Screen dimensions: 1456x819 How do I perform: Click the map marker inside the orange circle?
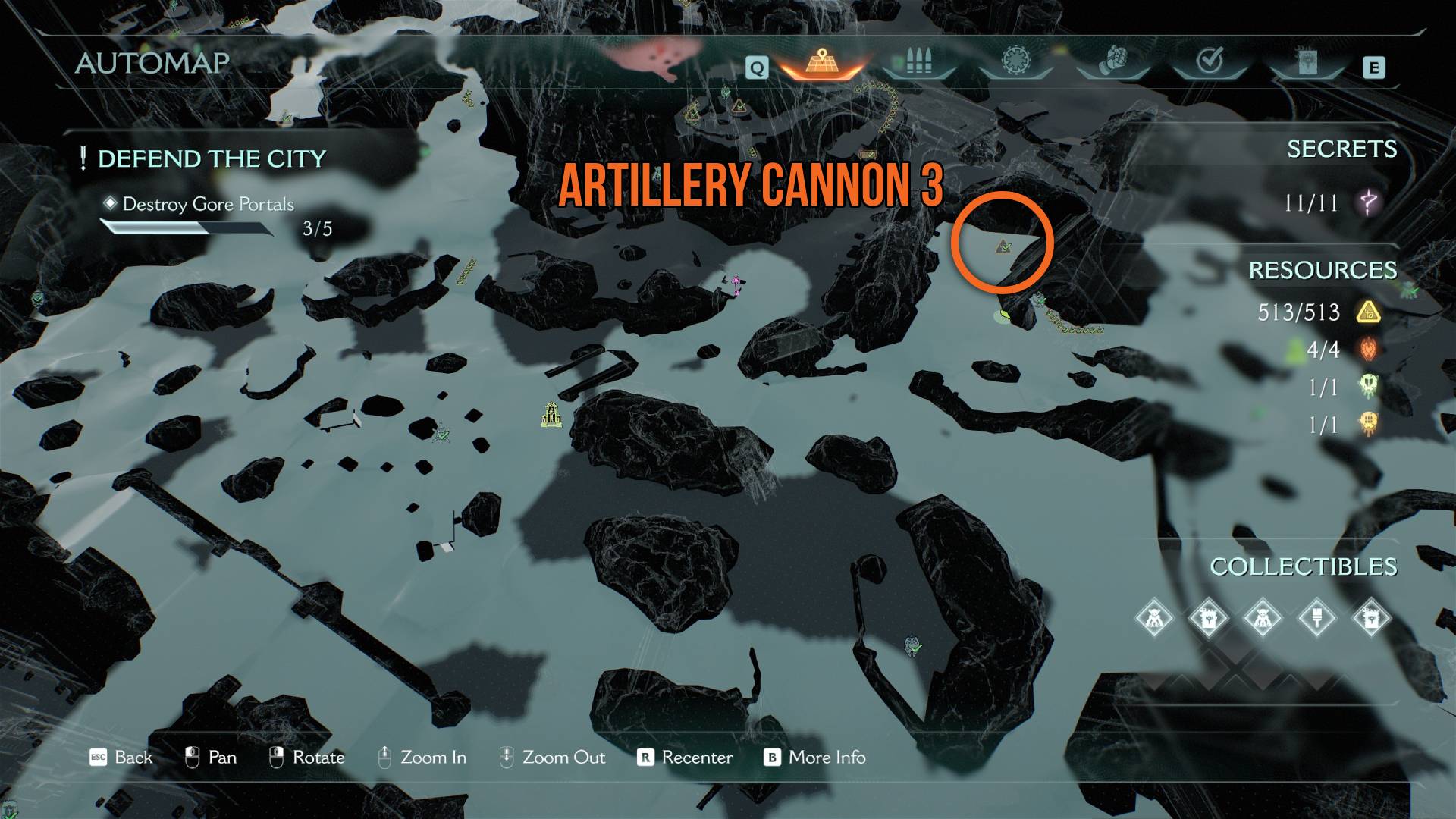[1004, 246]
